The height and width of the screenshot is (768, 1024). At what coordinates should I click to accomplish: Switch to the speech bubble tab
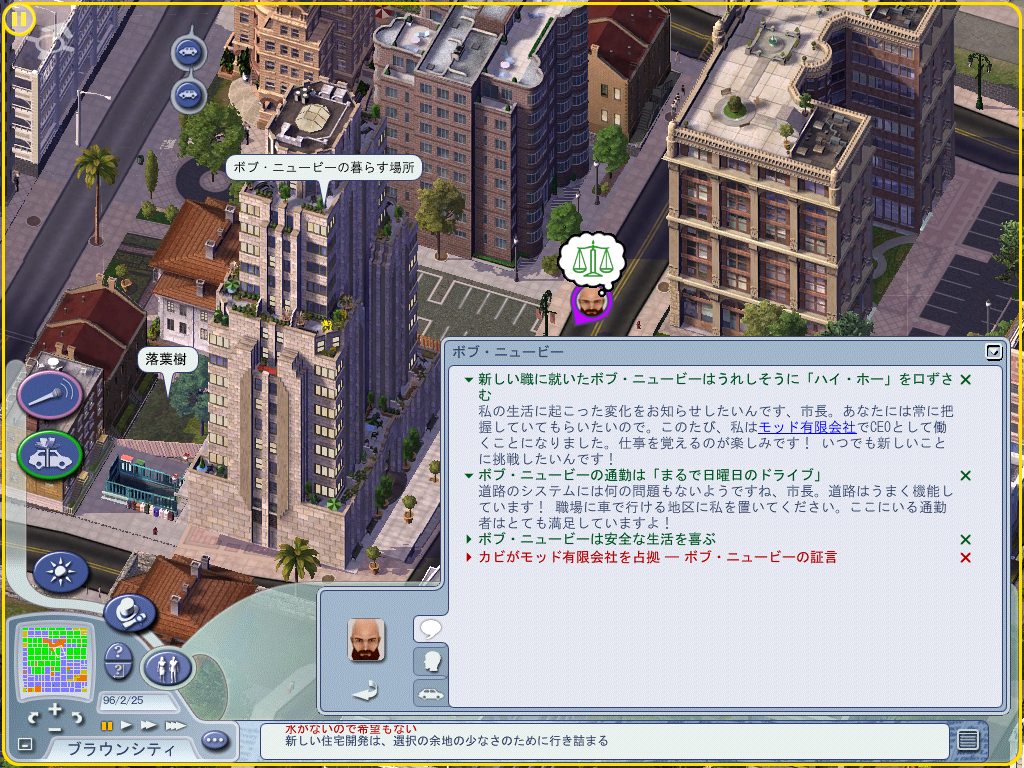tap(430, 628)
